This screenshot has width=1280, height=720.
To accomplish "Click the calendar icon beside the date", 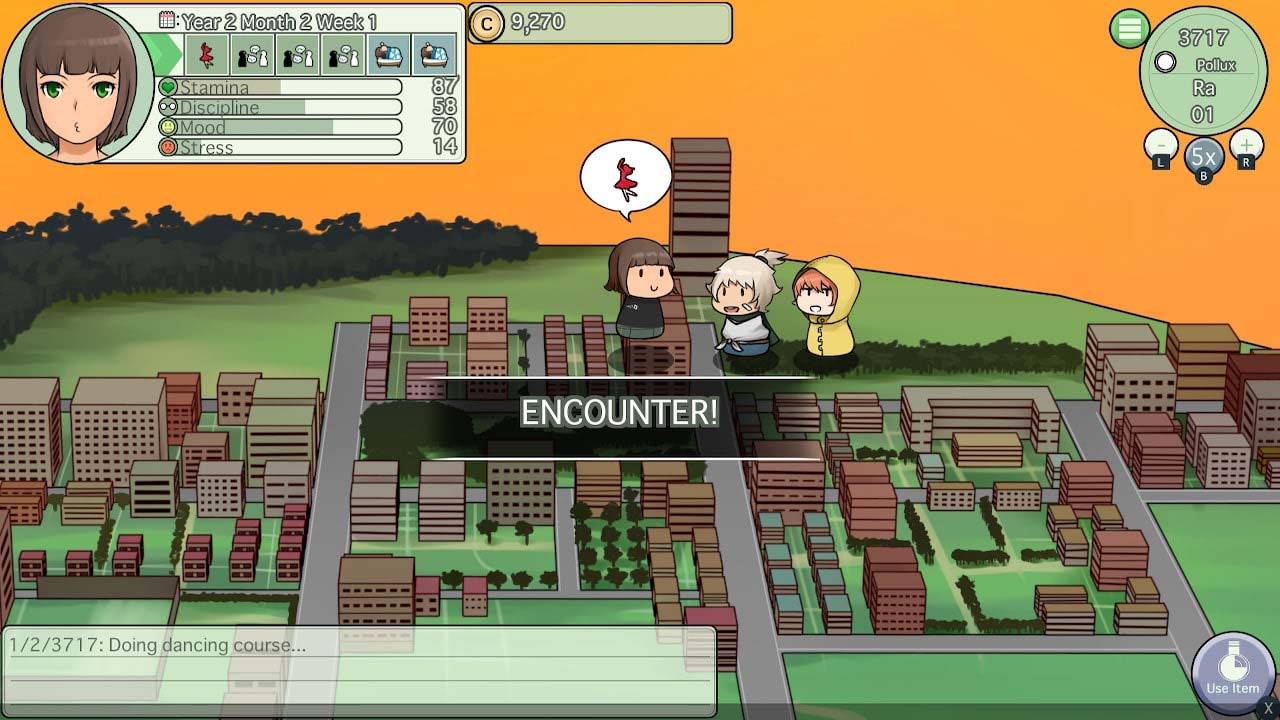I will click(166, 21).
